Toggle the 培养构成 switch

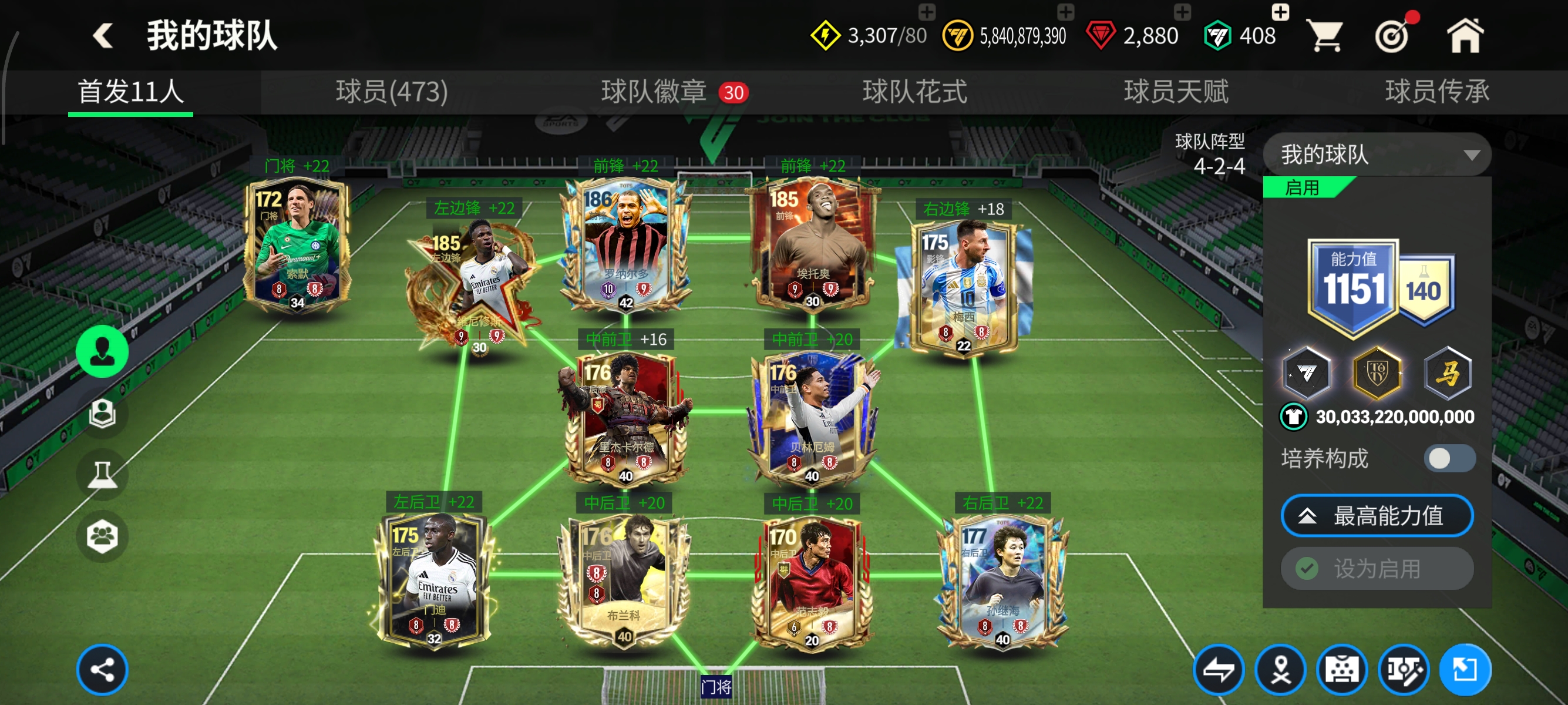click(x=1449, y=458)
